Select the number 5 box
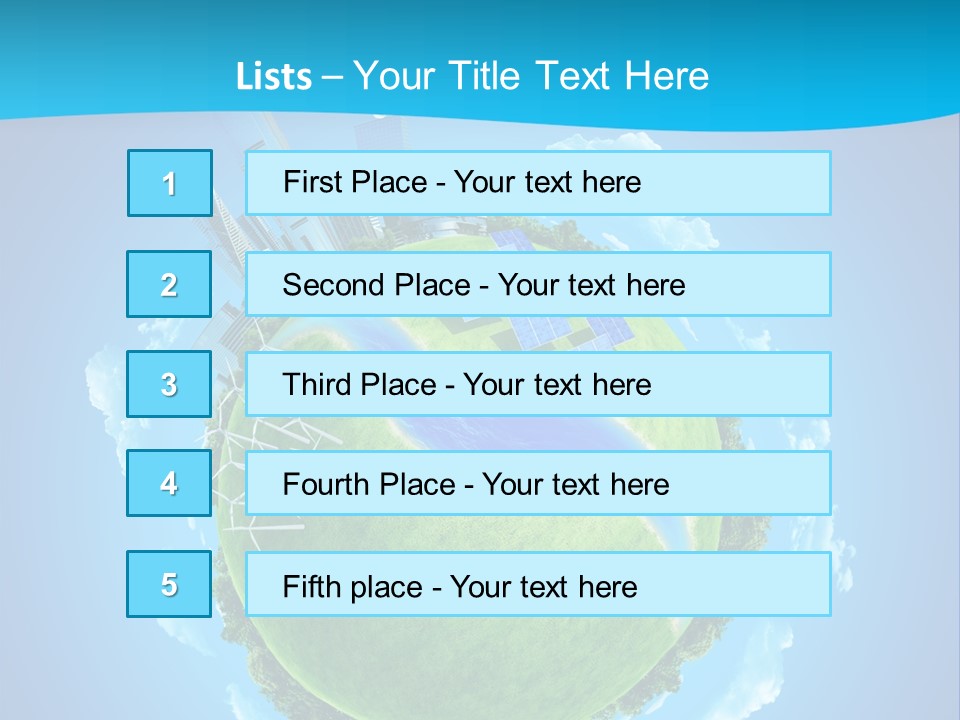The height and width of the screenshot is (720, 960). [170, 584]
